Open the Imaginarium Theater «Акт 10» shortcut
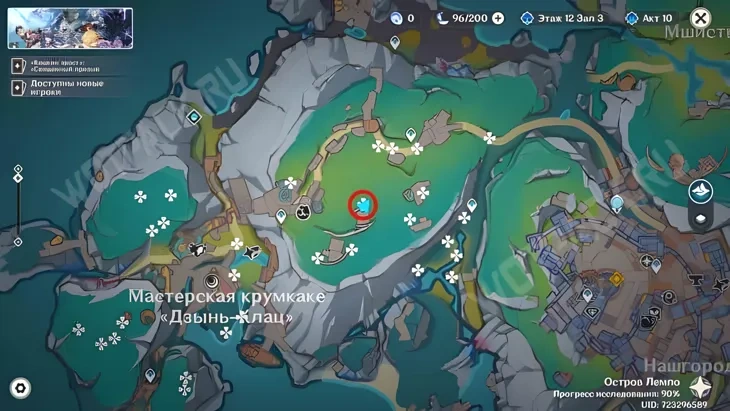The image size is (730, 411). point(662,18)
